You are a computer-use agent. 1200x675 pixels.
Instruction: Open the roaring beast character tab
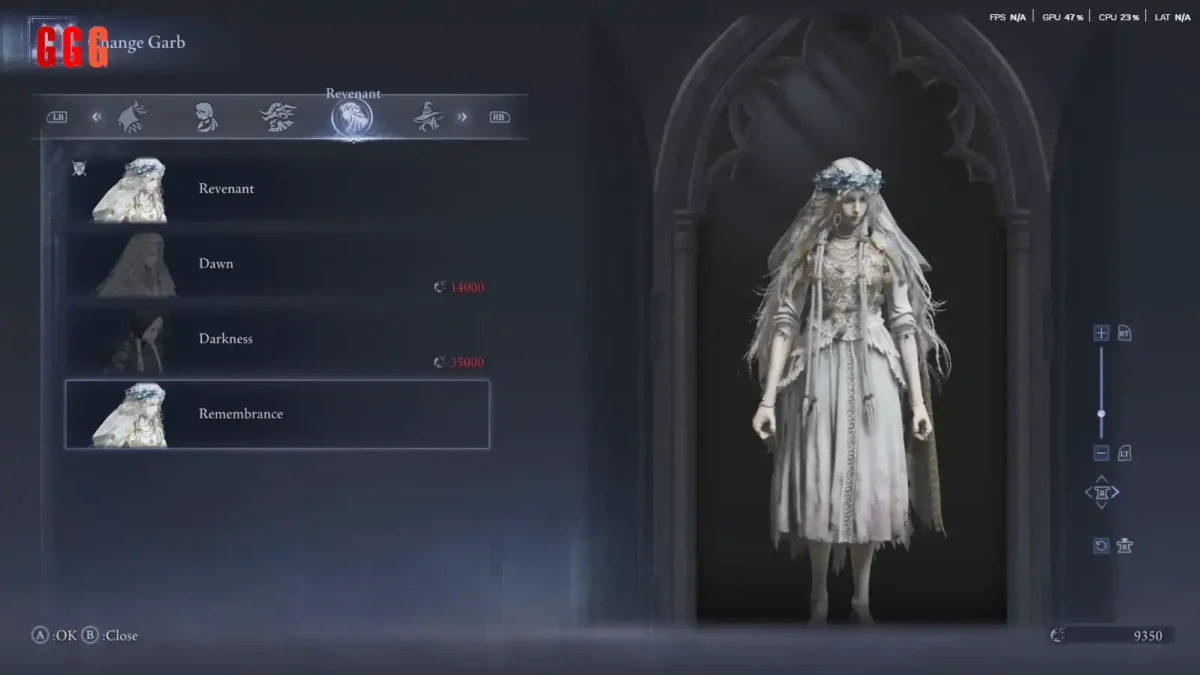pyautogui.click(x=278, y=117)
